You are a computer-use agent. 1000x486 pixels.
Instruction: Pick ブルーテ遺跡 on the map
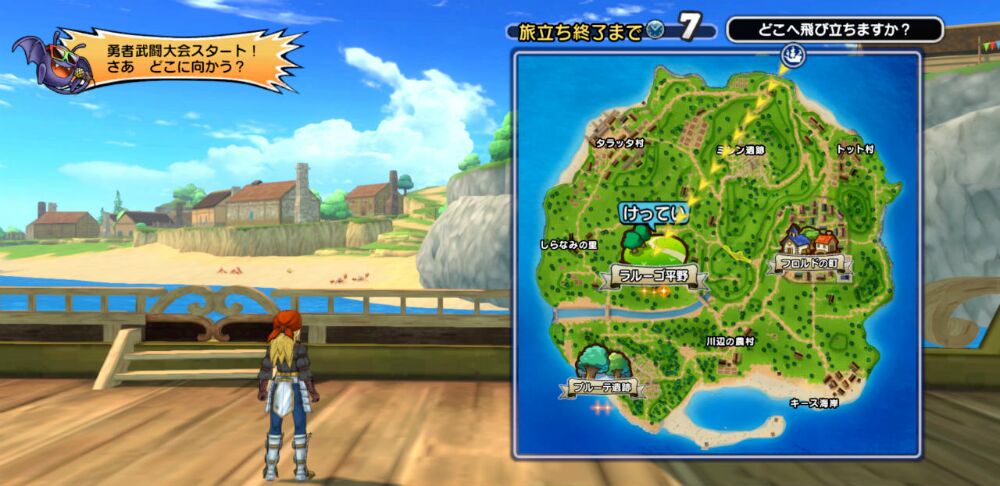[602, 386]
